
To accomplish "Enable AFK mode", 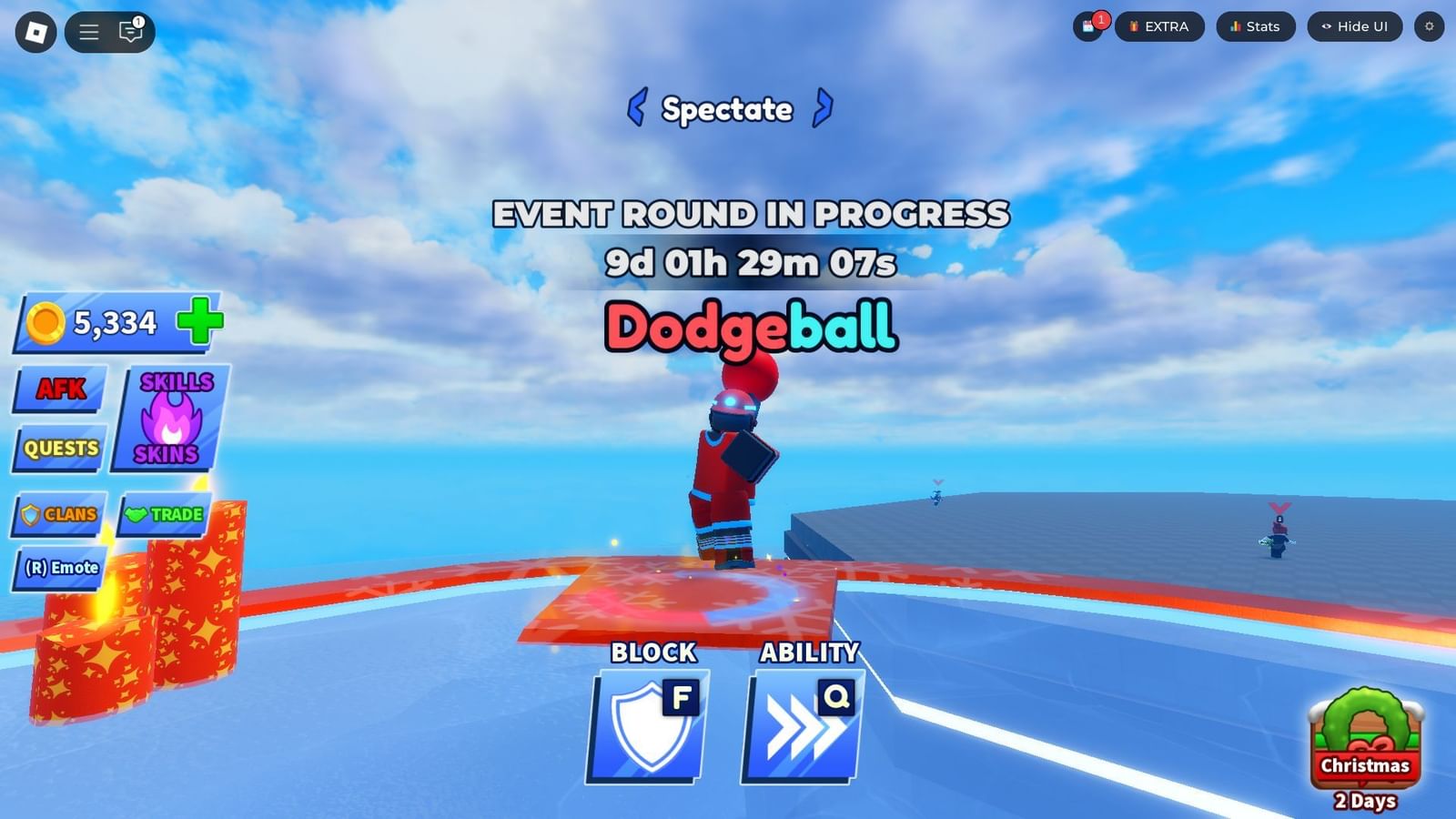I will point(58,388).
